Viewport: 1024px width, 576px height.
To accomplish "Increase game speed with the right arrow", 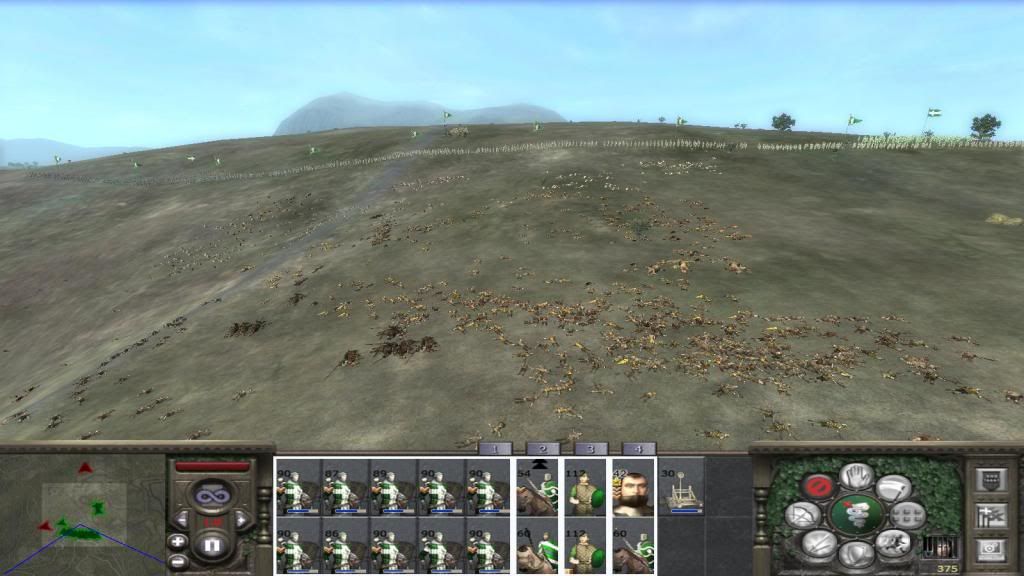I will coord(240,520).
